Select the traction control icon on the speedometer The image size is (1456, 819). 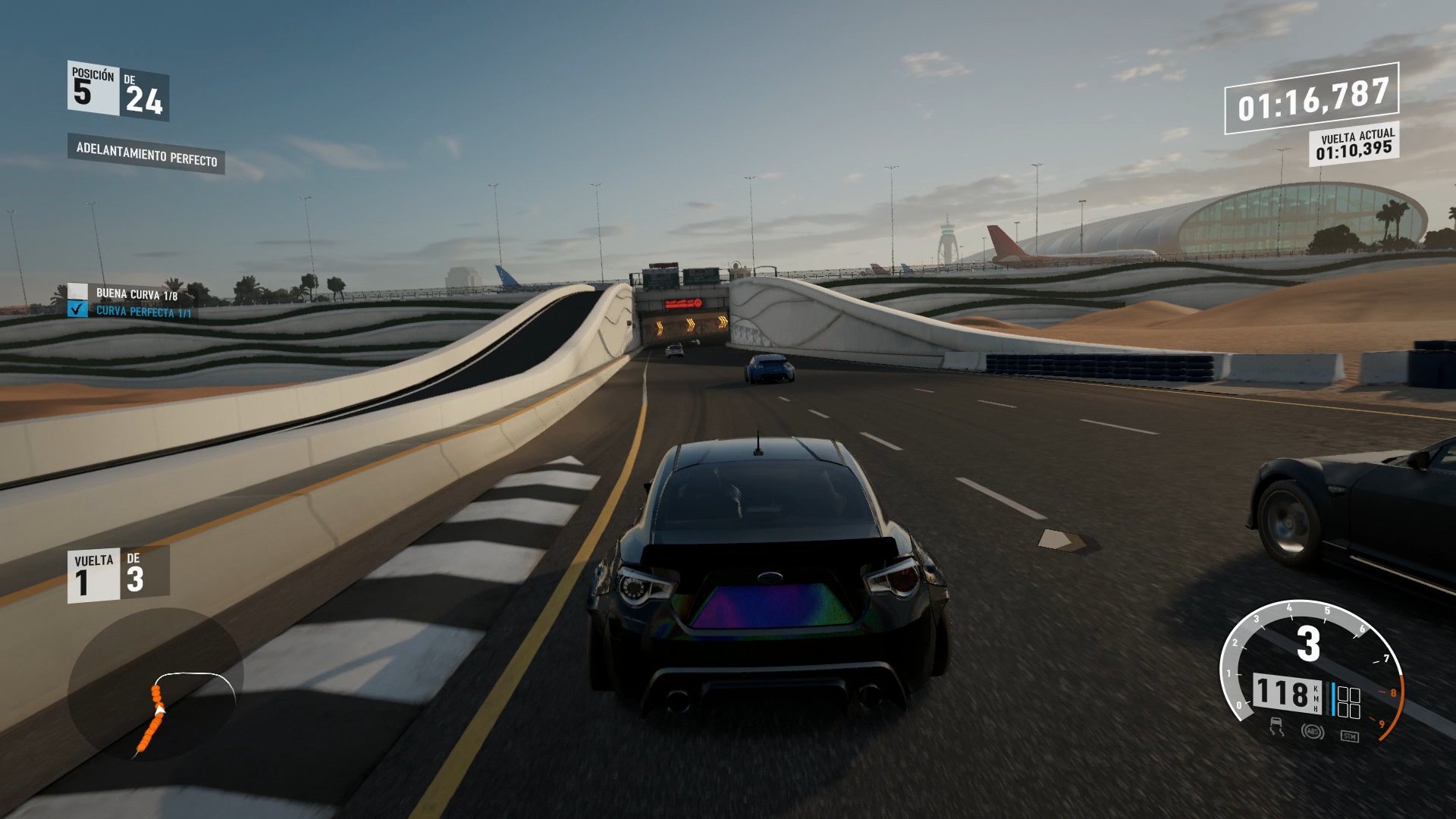pyautogui.click(x=1277, y=728)
